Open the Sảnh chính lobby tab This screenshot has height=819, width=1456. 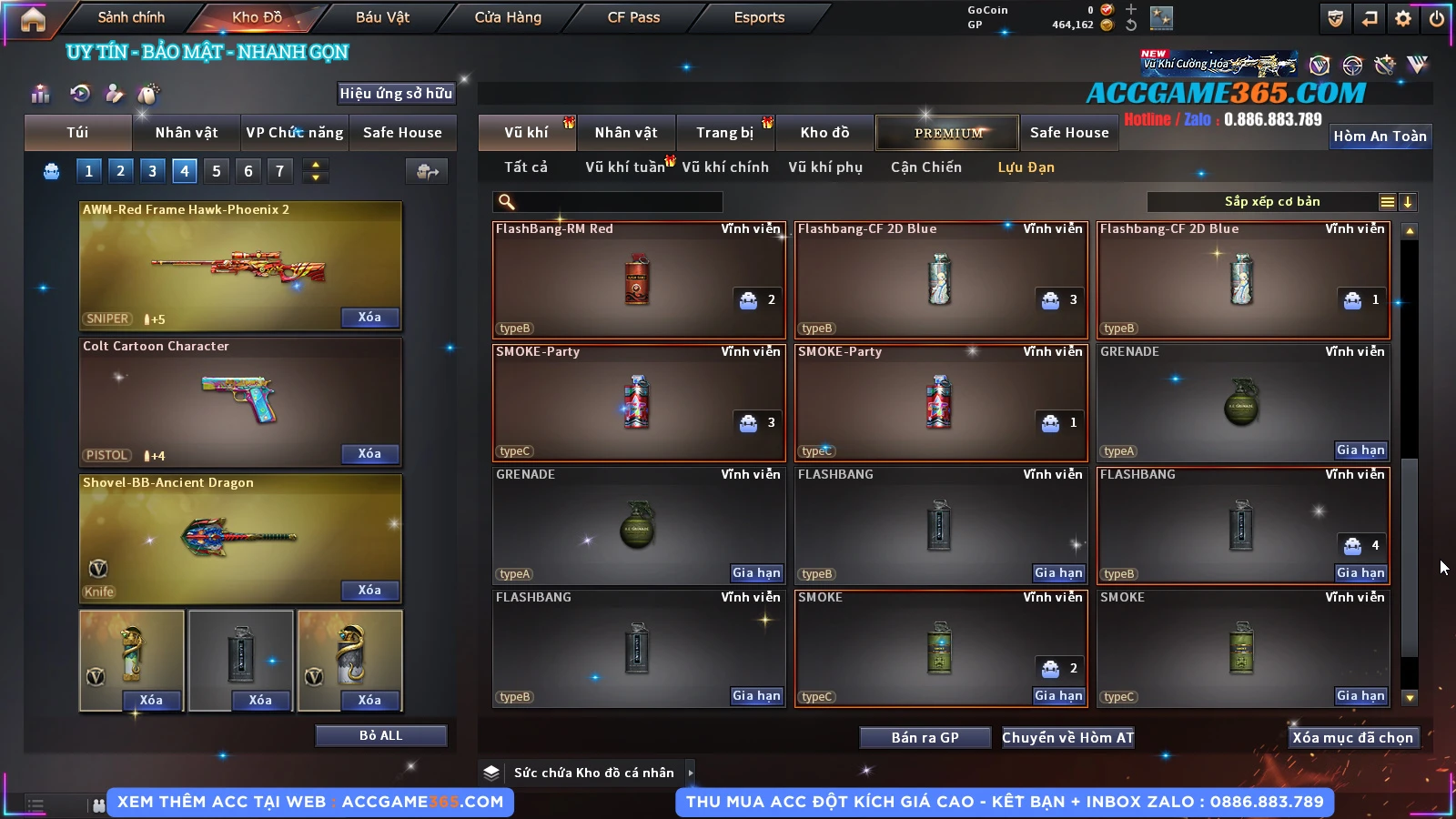(x=131, y=17)
